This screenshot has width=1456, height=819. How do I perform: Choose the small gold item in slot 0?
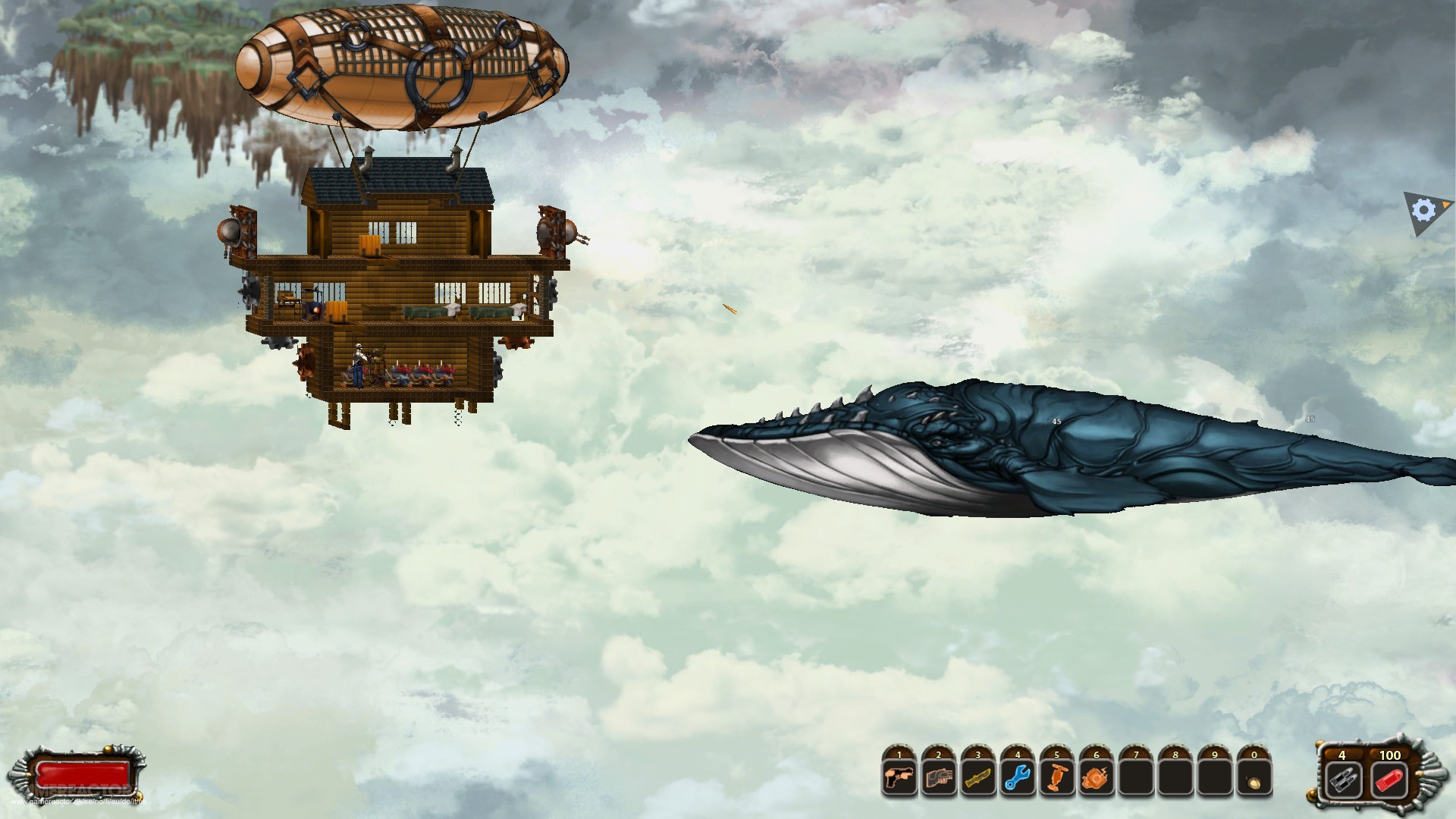[1254, 779]
